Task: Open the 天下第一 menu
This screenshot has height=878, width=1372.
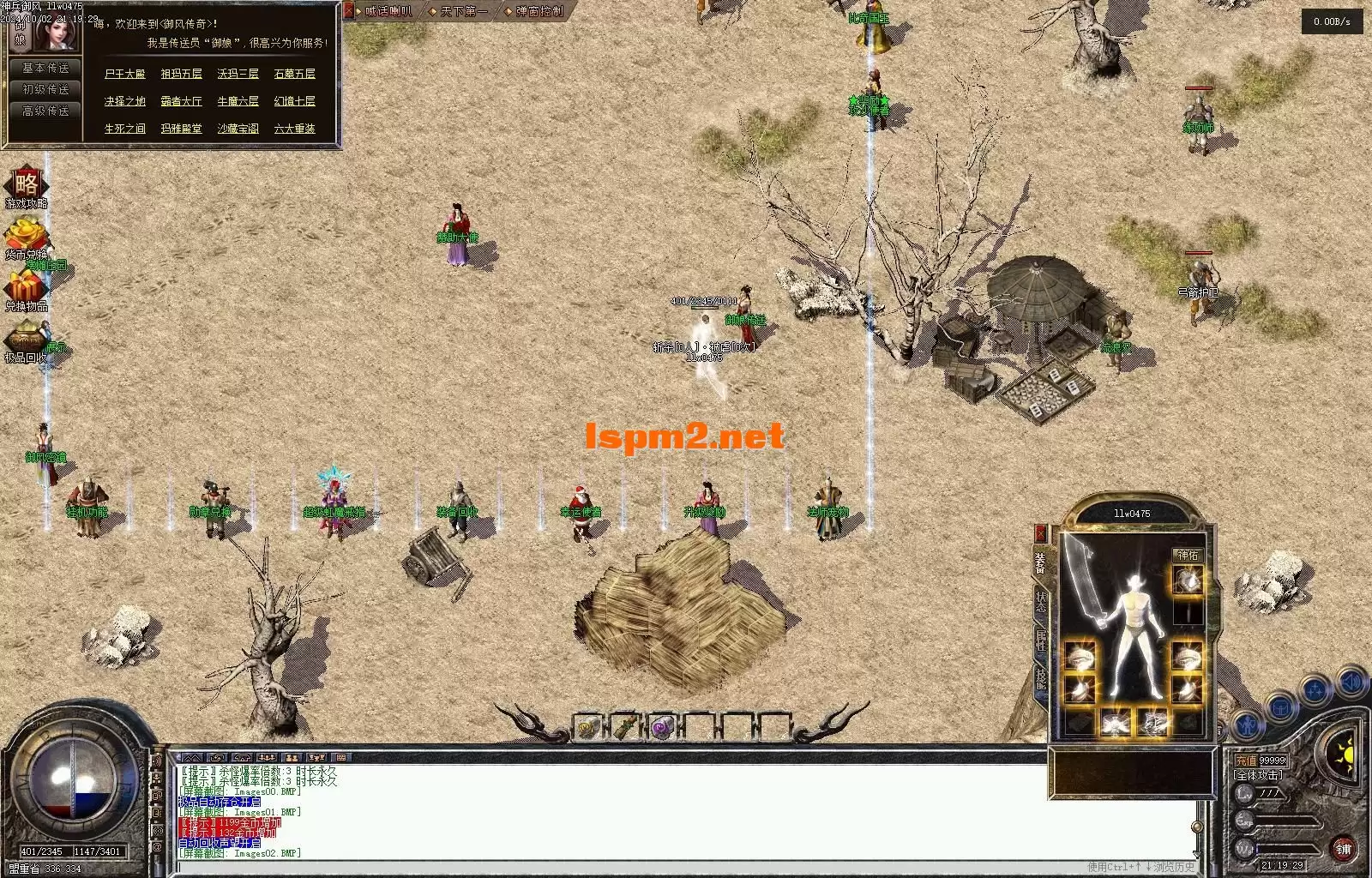Action: 464,12
